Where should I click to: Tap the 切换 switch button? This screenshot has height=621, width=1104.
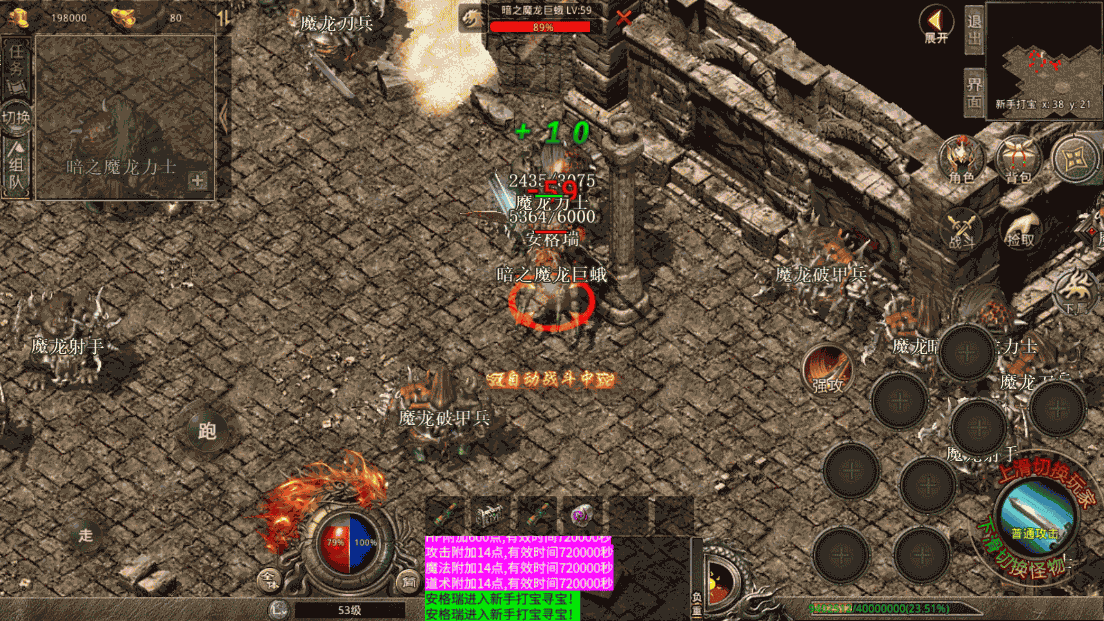pyautogui.click(x=16, y=117)
